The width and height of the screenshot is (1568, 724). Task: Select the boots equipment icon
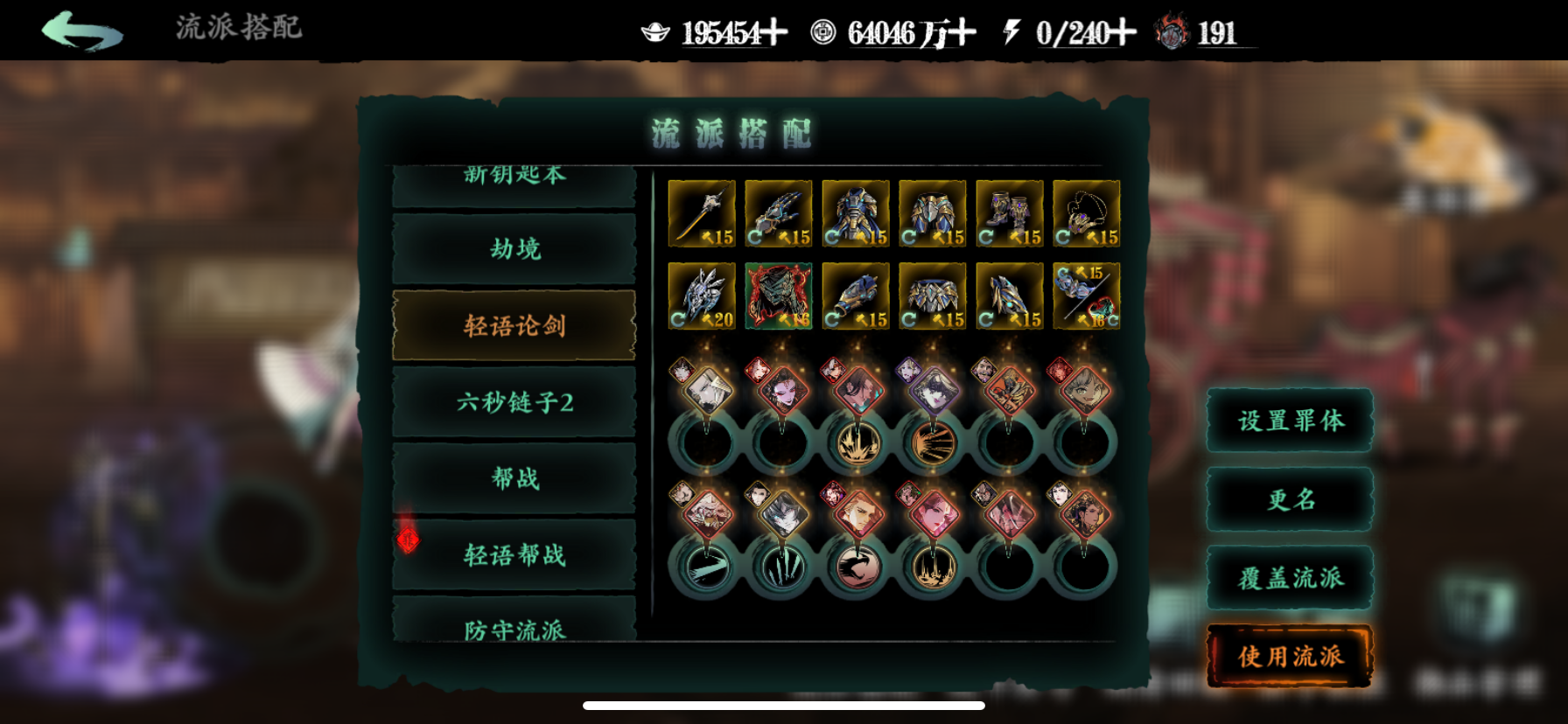1009,212
